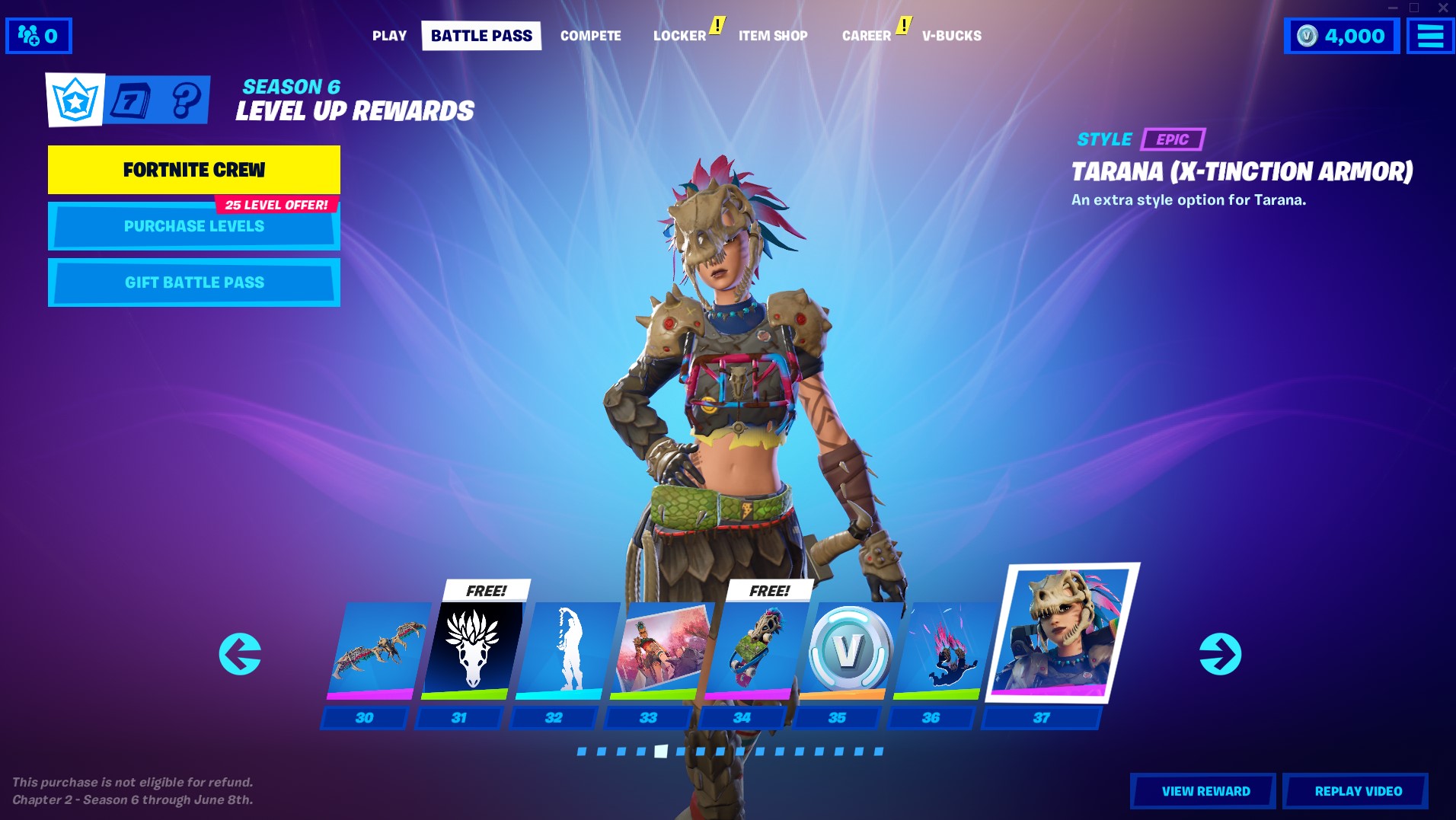The height and width of the screenshot is (820, 1456).
Task: Select the V-Bucks tab
Action: [x=951, y=36]
